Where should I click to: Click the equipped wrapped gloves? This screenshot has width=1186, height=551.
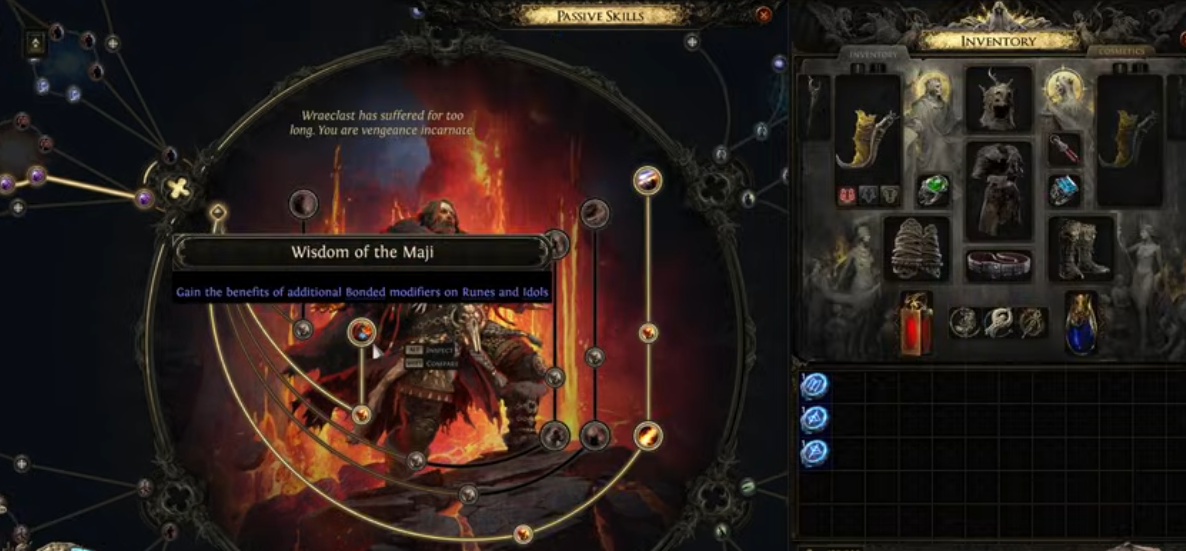pyautogui.click(x=917, y=250)
